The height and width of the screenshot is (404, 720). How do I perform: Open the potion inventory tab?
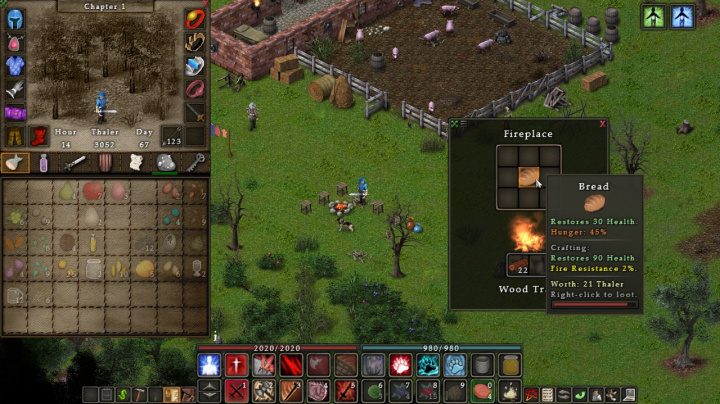(x=44, y=162)
